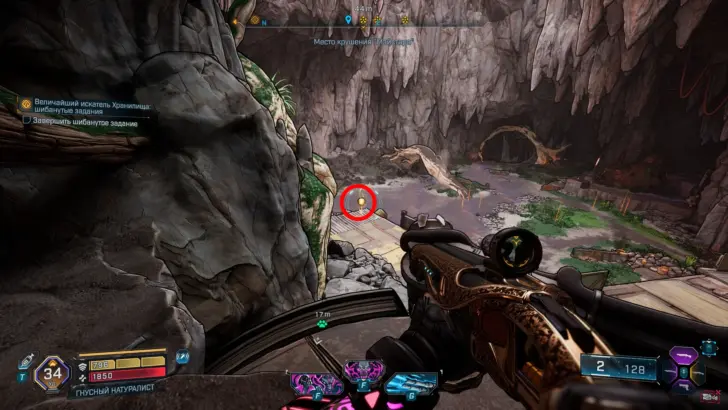Click the green paw companion marker

pos(322,323)
